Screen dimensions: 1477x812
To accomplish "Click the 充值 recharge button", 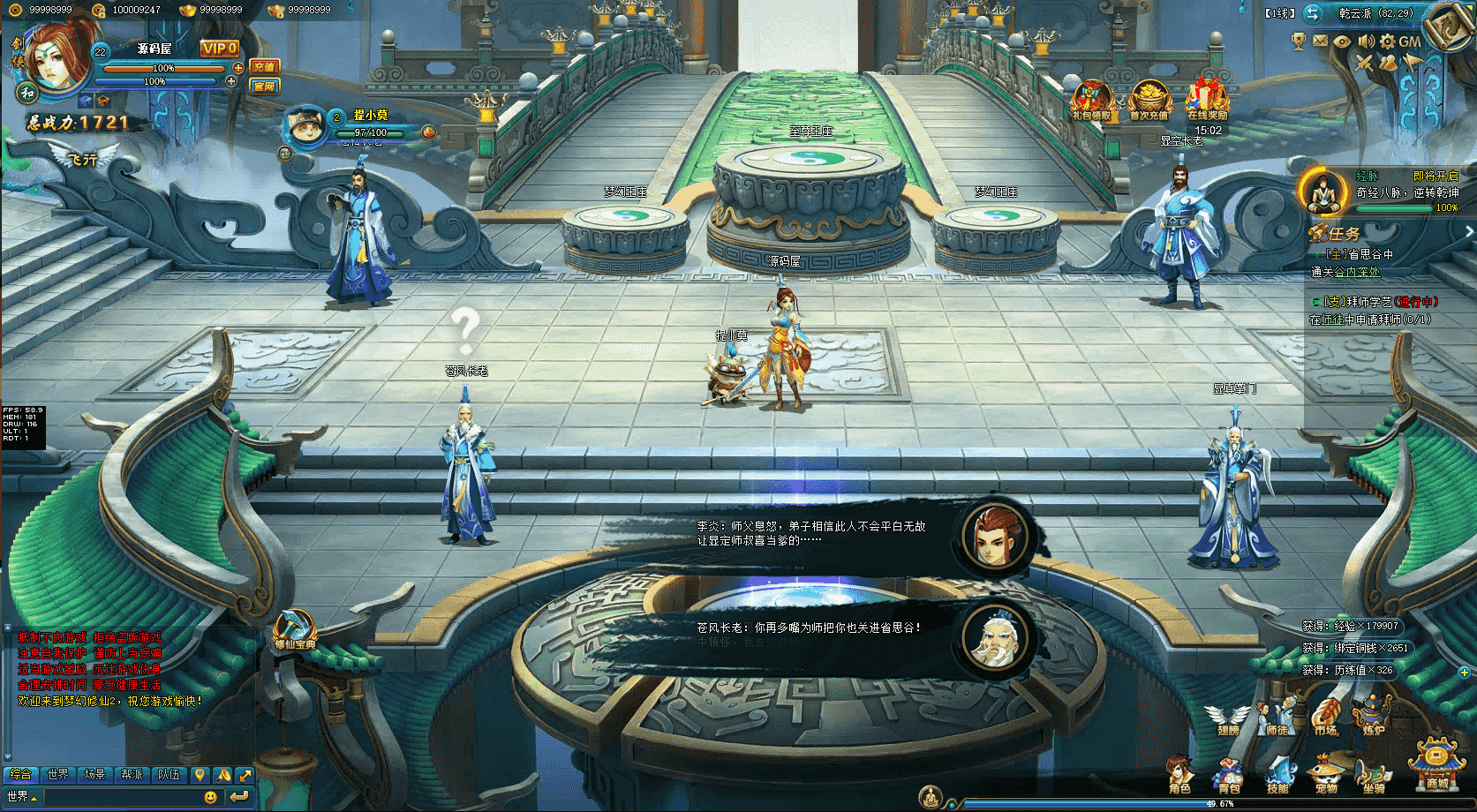I will click(x=264, y=67).
